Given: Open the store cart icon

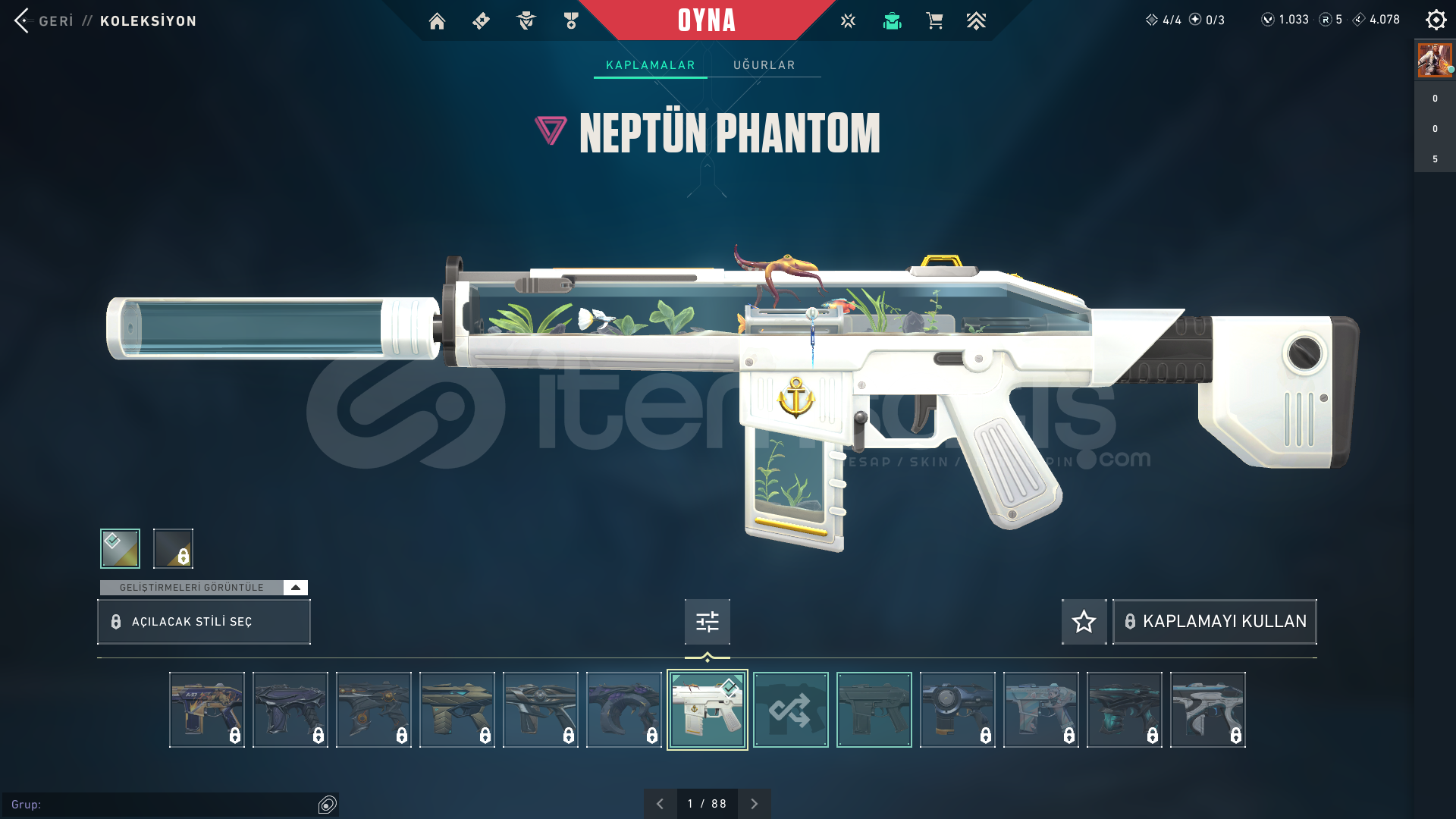Looking at the screenshot, I should pos(934,21).
